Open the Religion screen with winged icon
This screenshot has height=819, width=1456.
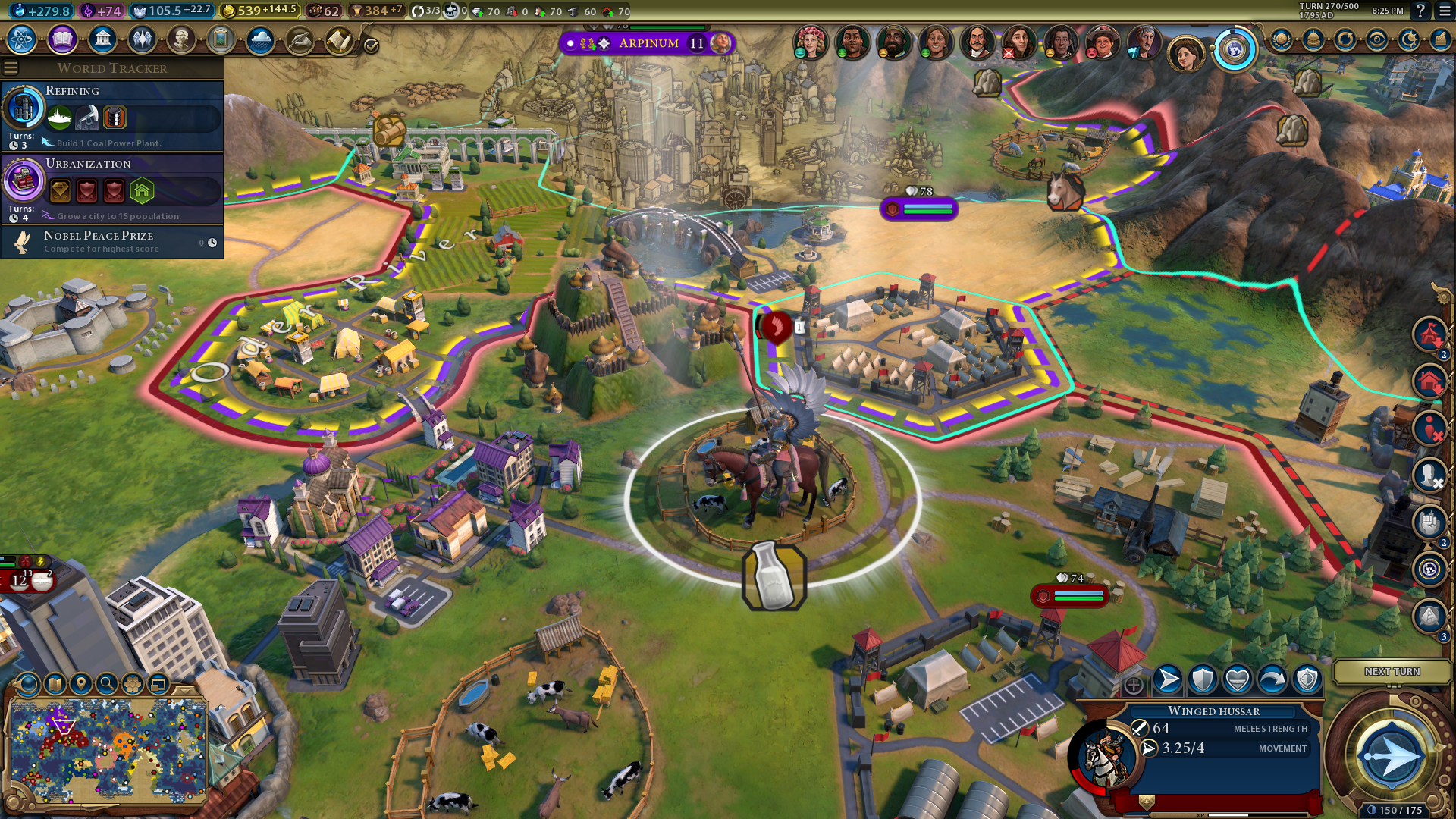click(x=142, y=39)
